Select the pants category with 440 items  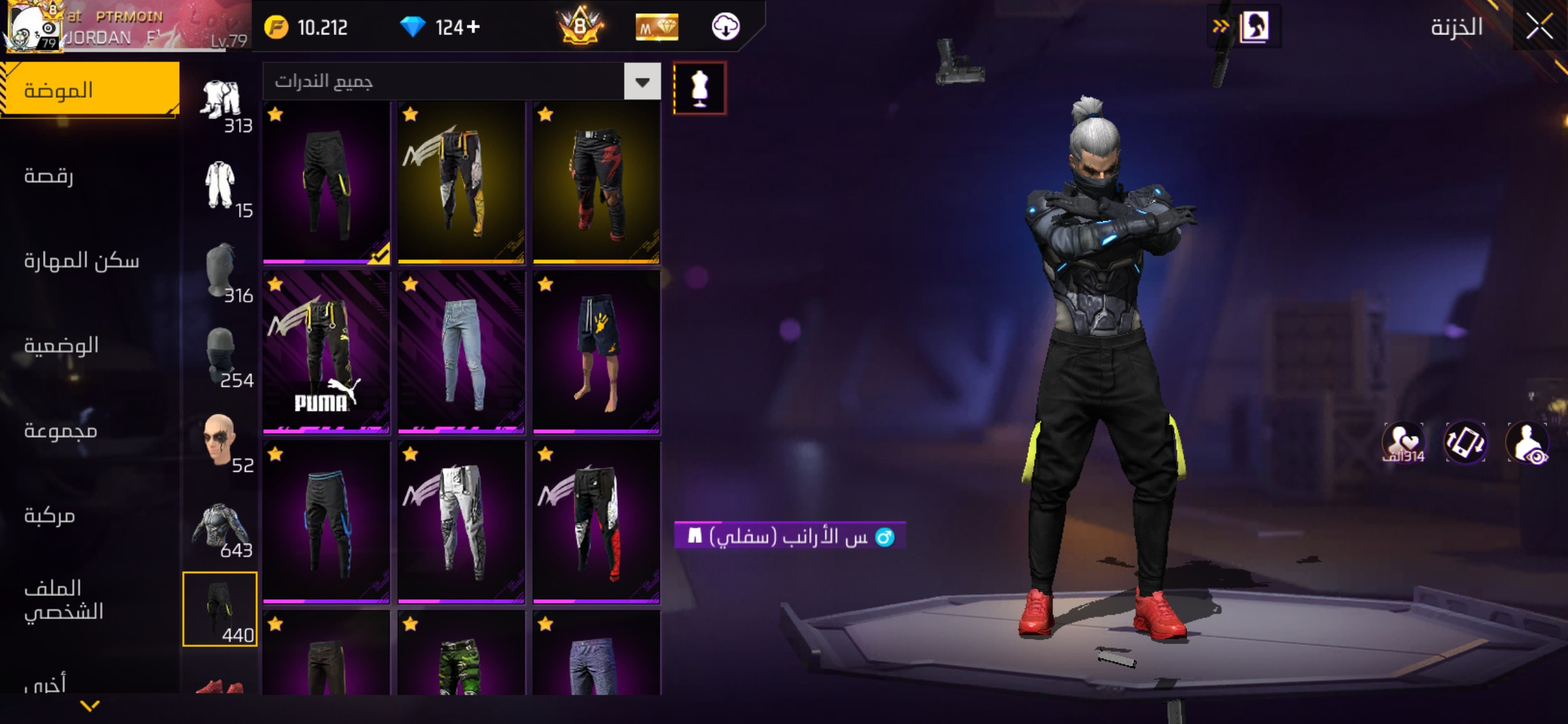click(x=220, y=609)
